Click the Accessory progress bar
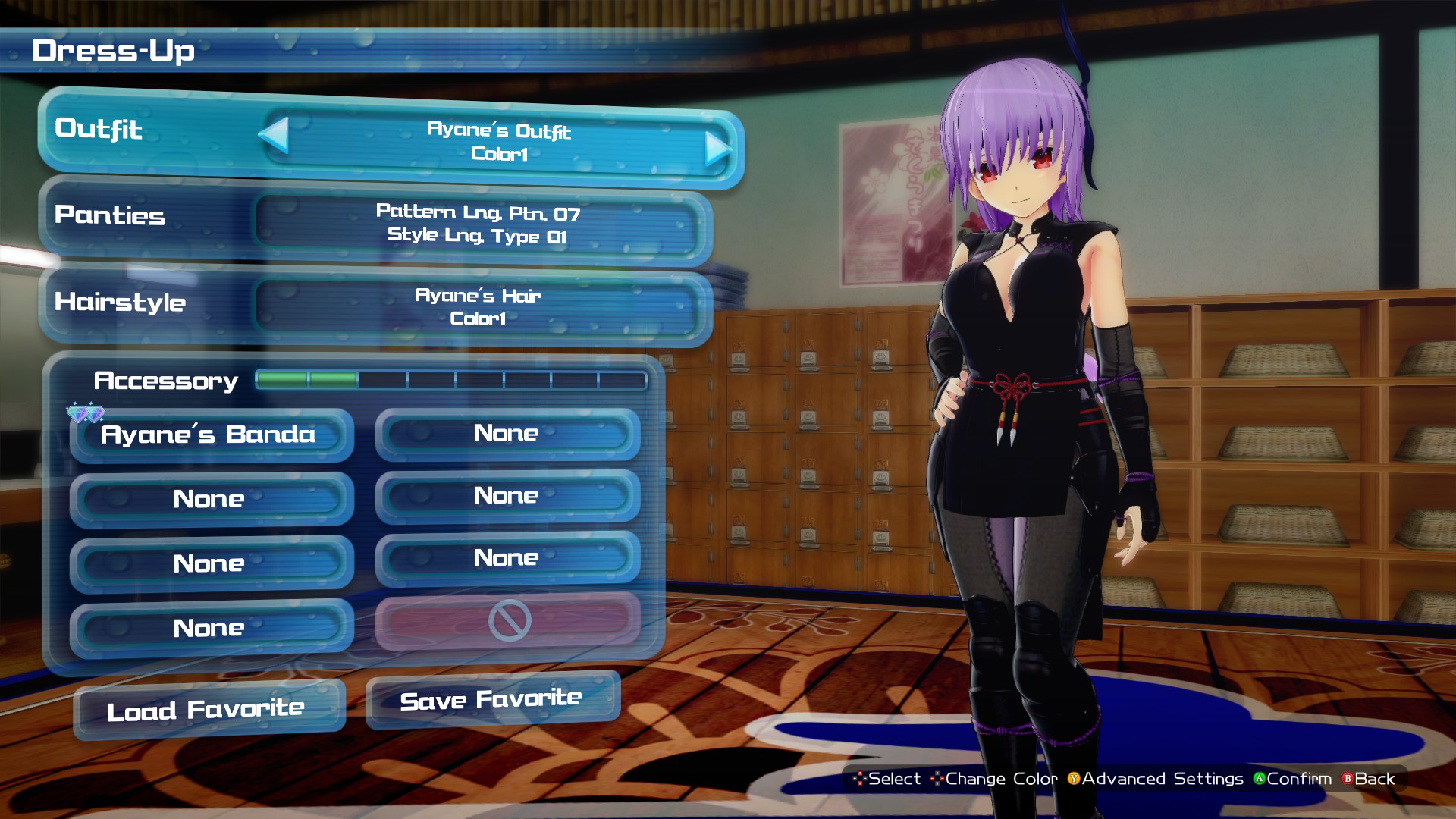Viewport: 1456px width, 819px height. click(451, 379)
